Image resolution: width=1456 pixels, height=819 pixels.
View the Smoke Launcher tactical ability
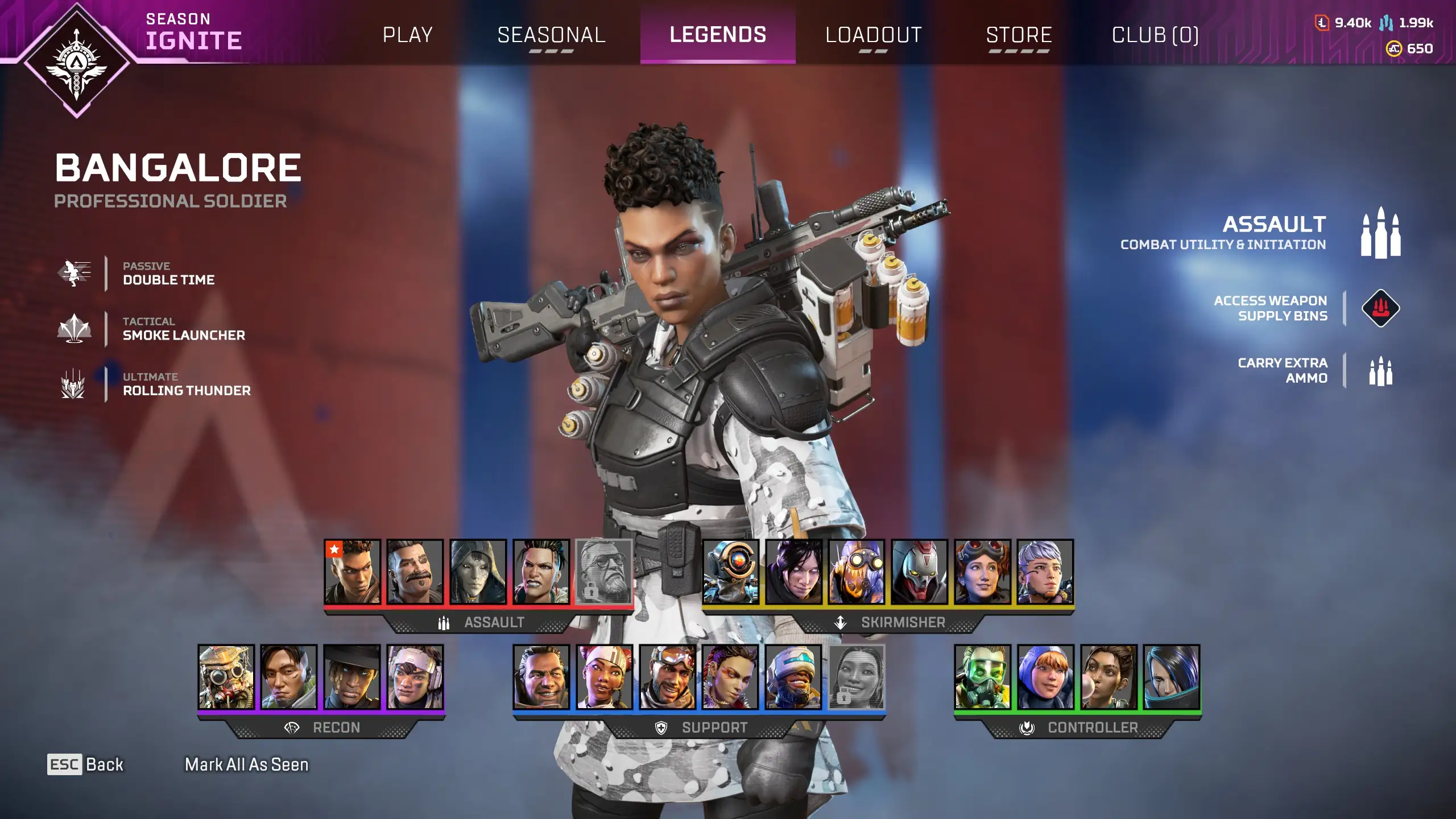183,329
